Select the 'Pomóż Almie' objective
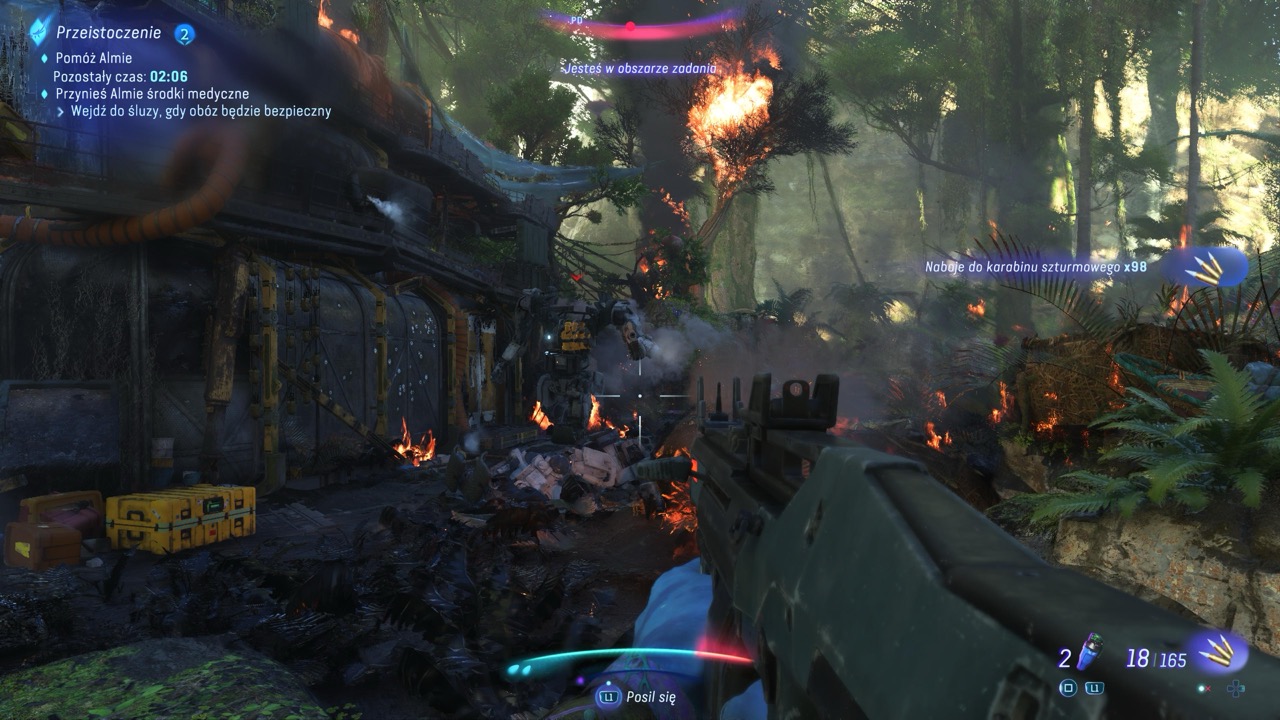Viewport: 1280px width, 720px height. pyautogui.click(x=94, y=58)
